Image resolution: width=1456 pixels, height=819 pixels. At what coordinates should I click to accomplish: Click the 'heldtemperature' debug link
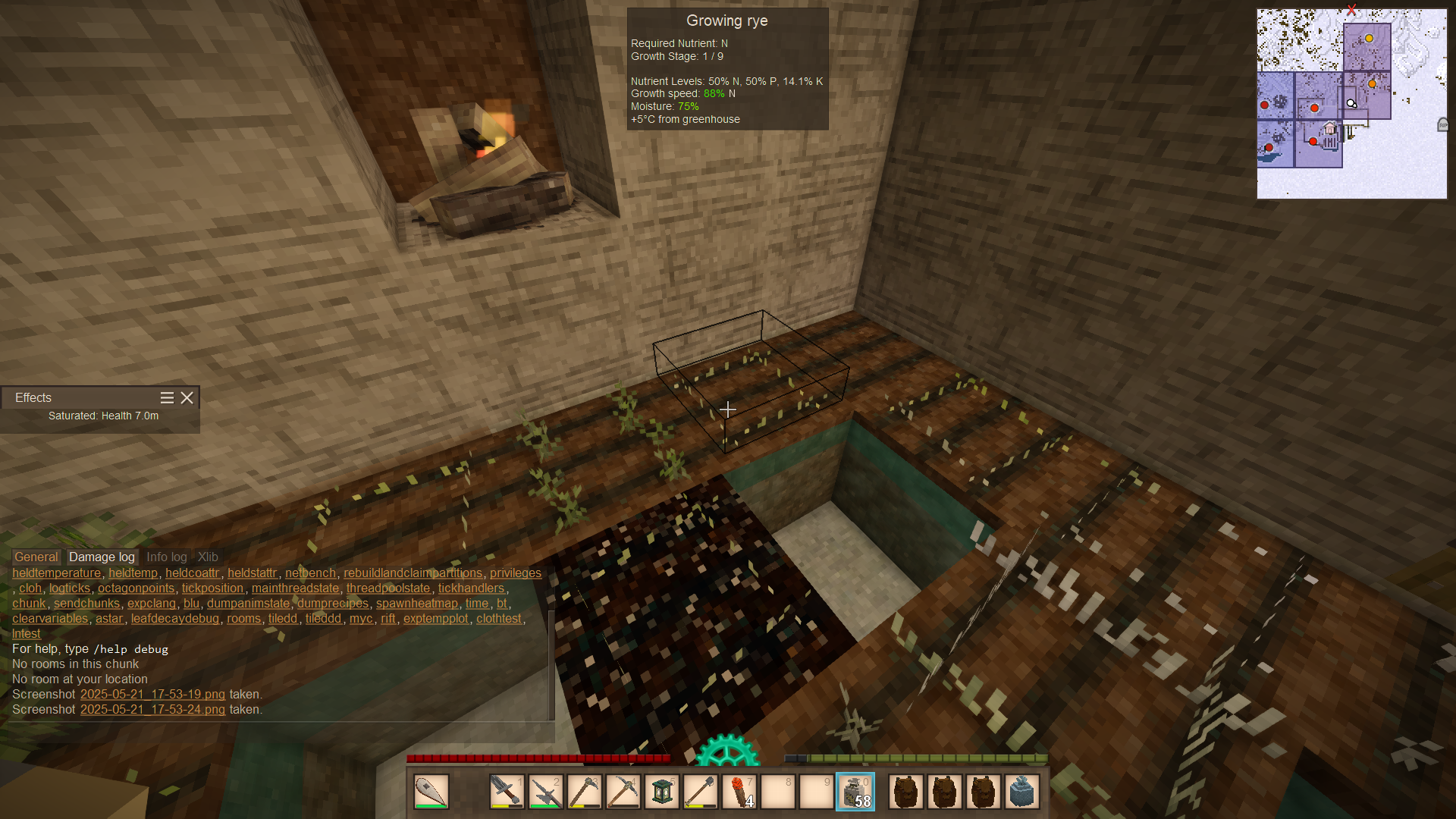(56, 573)
